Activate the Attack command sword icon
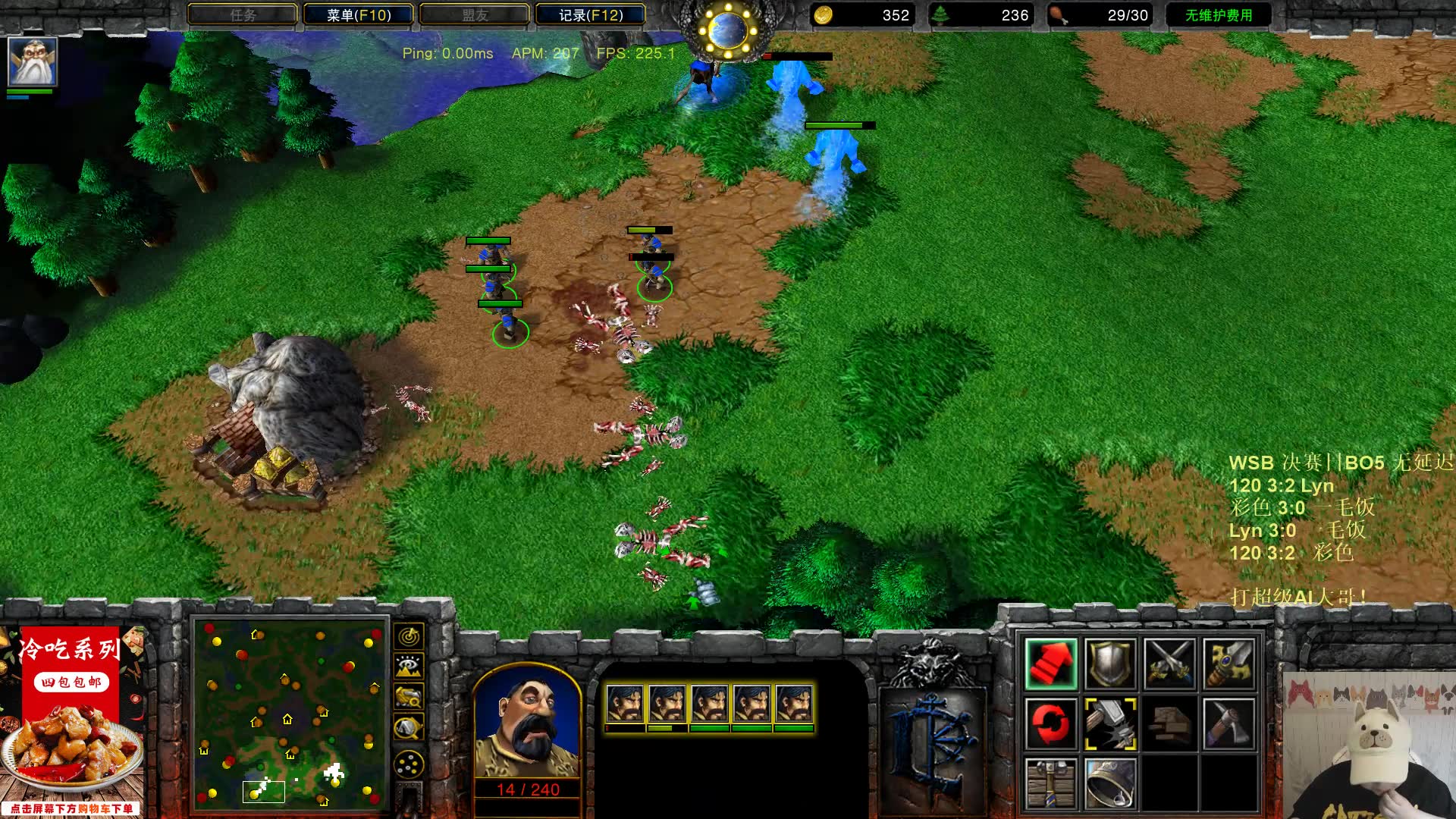 coord(1228,664)
